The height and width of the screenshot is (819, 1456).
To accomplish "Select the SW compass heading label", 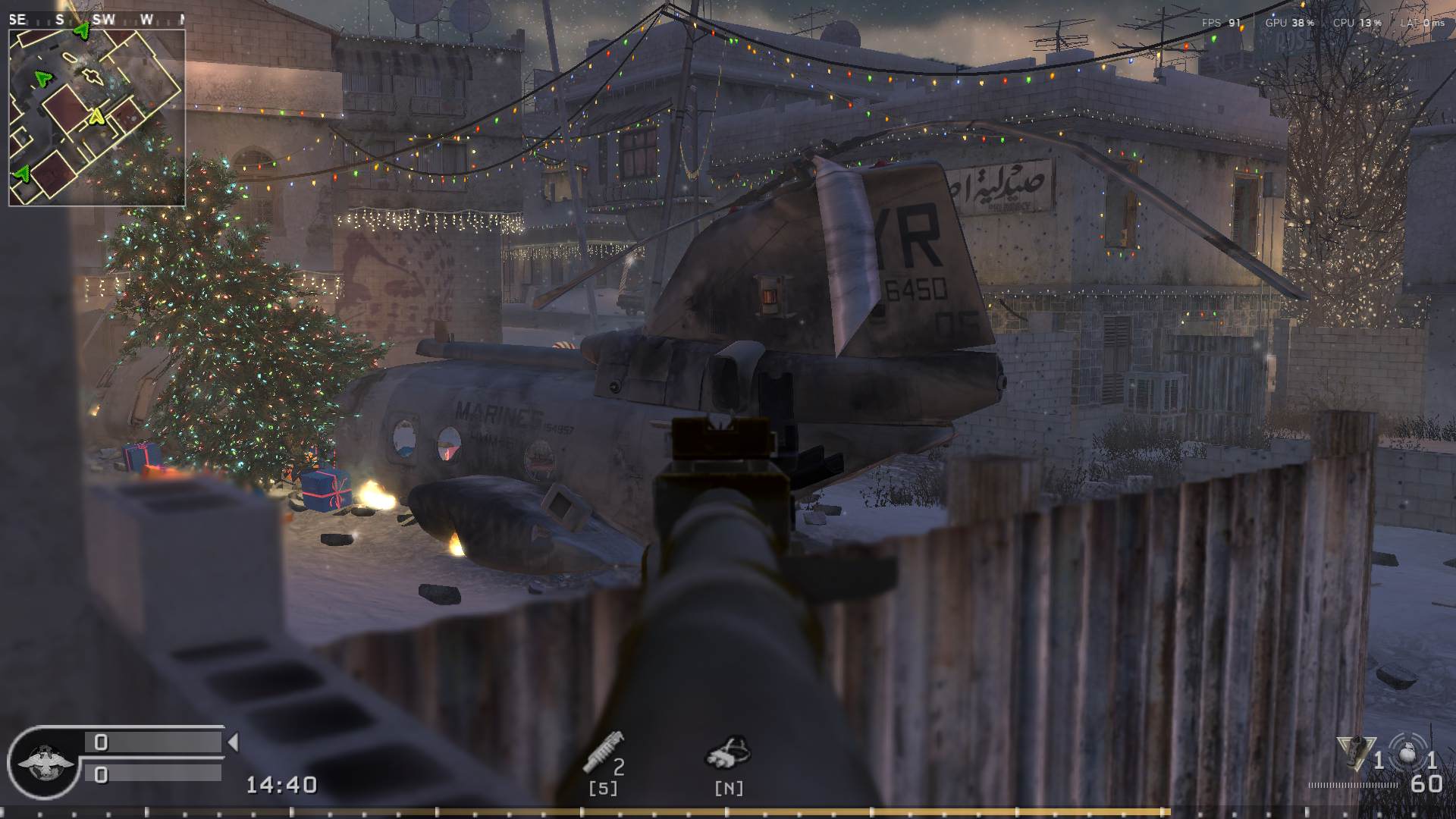I will [x=104, y=17].
